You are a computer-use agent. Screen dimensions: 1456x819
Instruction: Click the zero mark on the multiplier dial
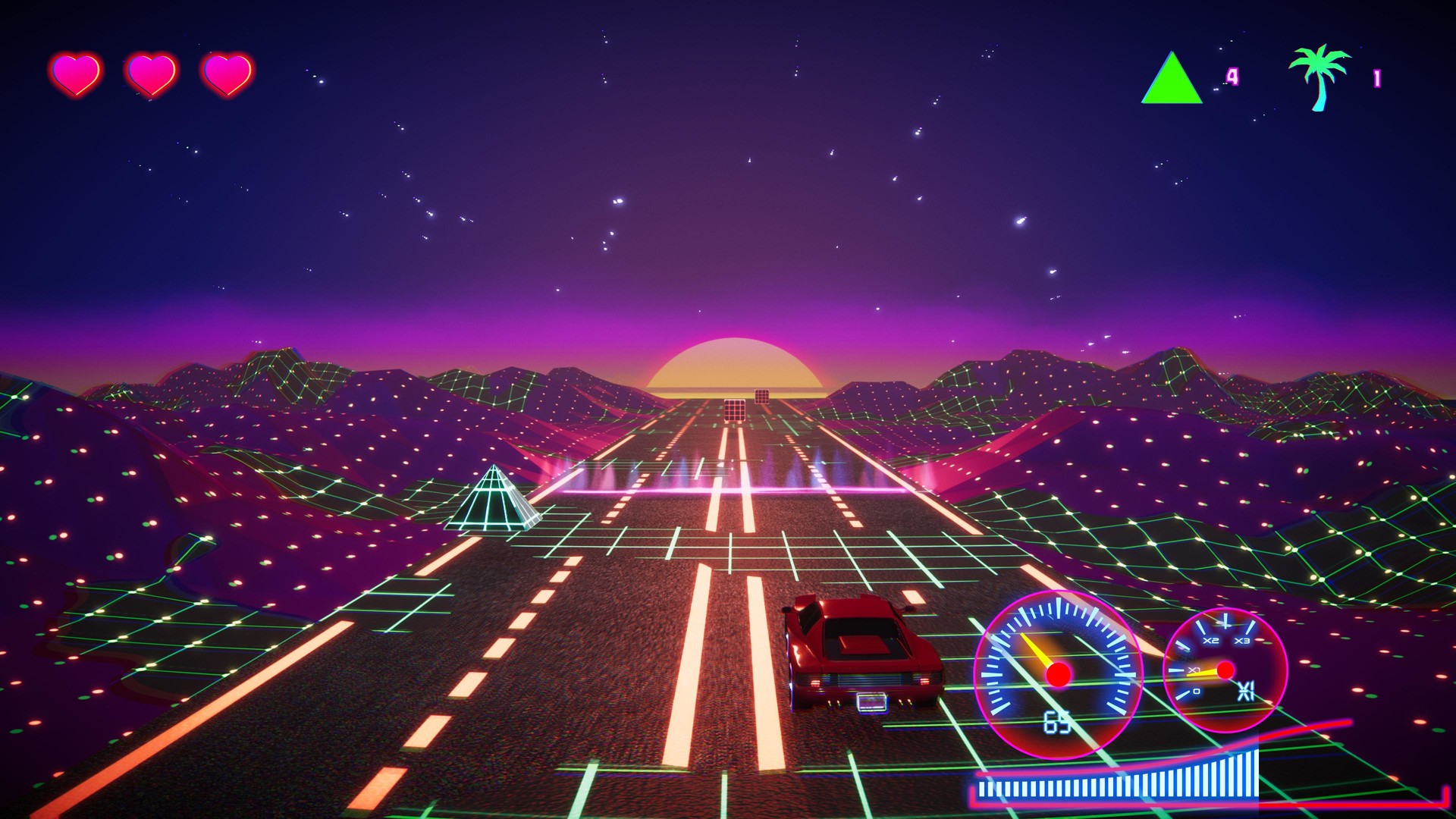[1196, 691]
